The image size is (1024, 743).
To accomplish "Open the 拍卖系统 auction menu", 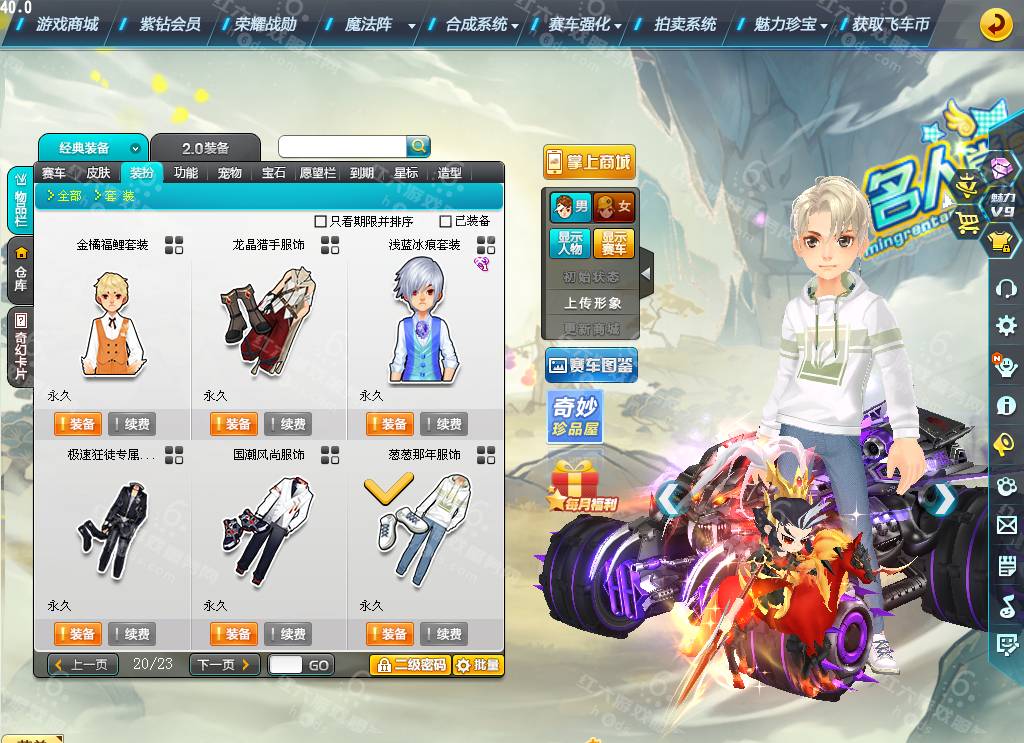I will point(685,24).
